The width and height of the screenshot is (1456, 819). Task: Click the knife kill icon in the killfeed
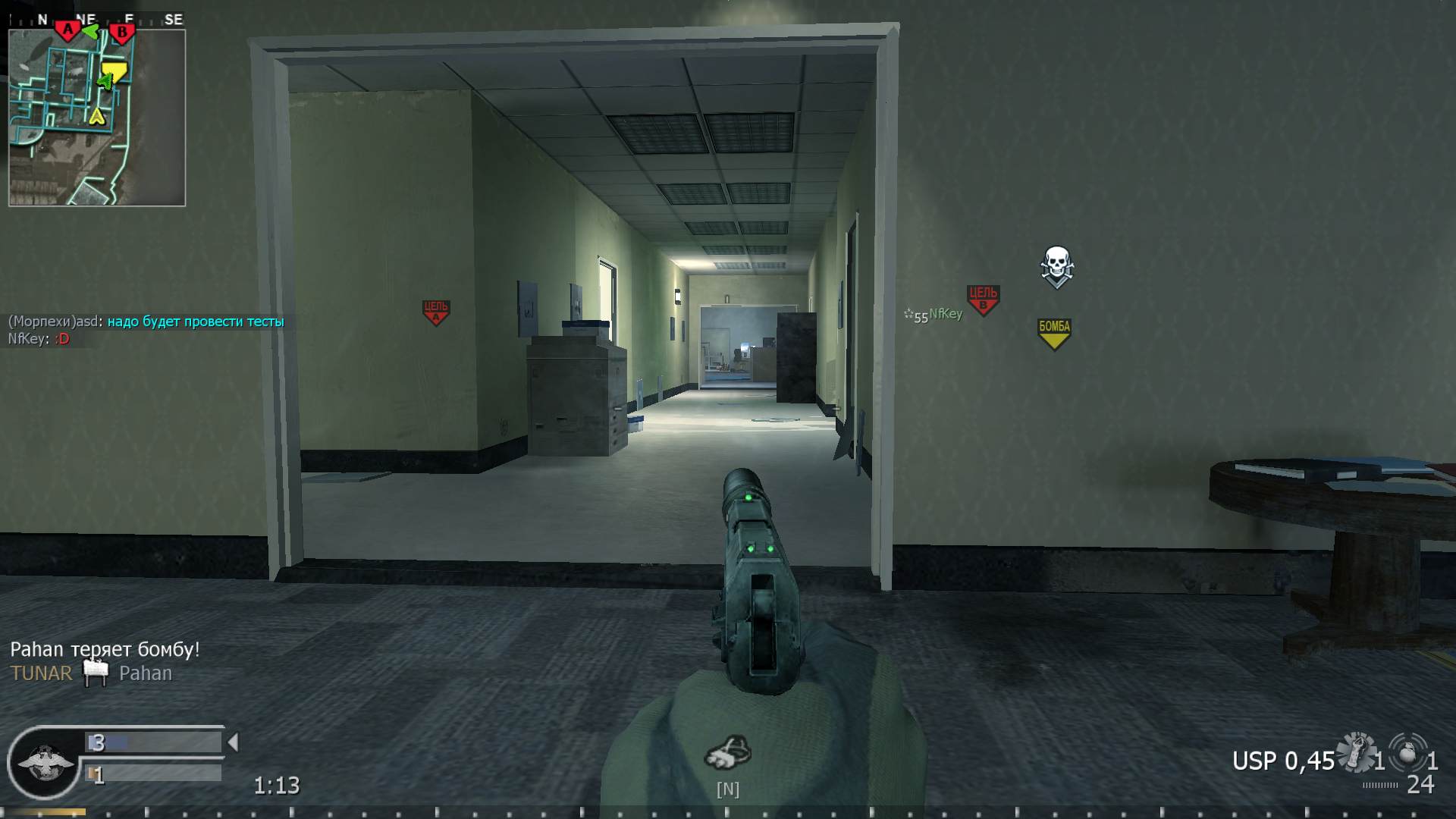pyautogui.click(x=95, y=673)
